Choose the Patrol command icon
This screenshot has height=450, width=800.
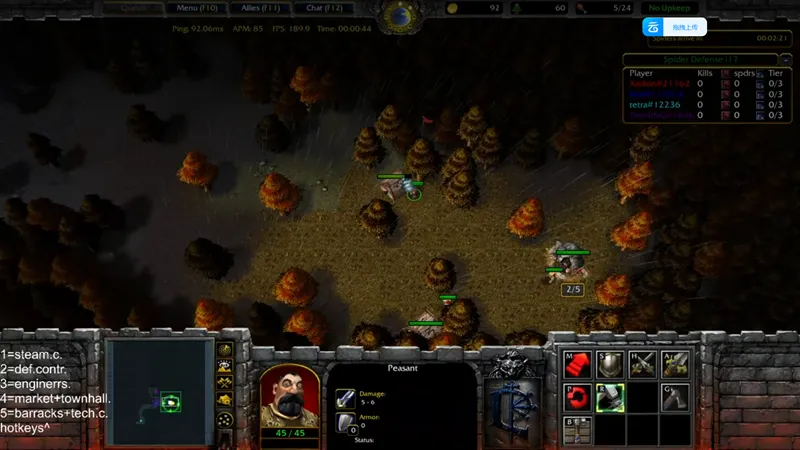point(577,398)
